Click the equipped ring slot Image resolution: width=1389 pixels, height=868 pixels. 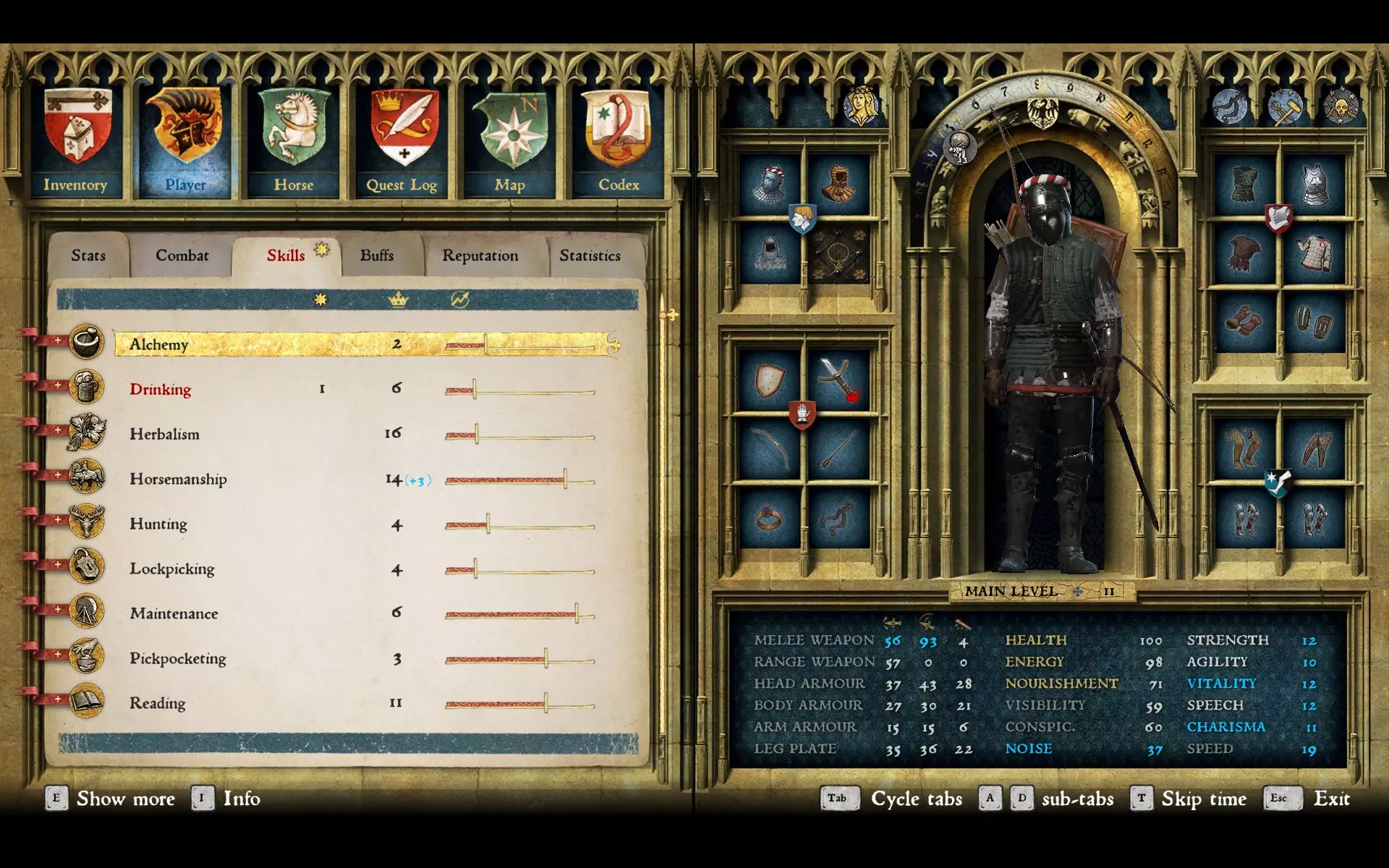coord(769,519)
